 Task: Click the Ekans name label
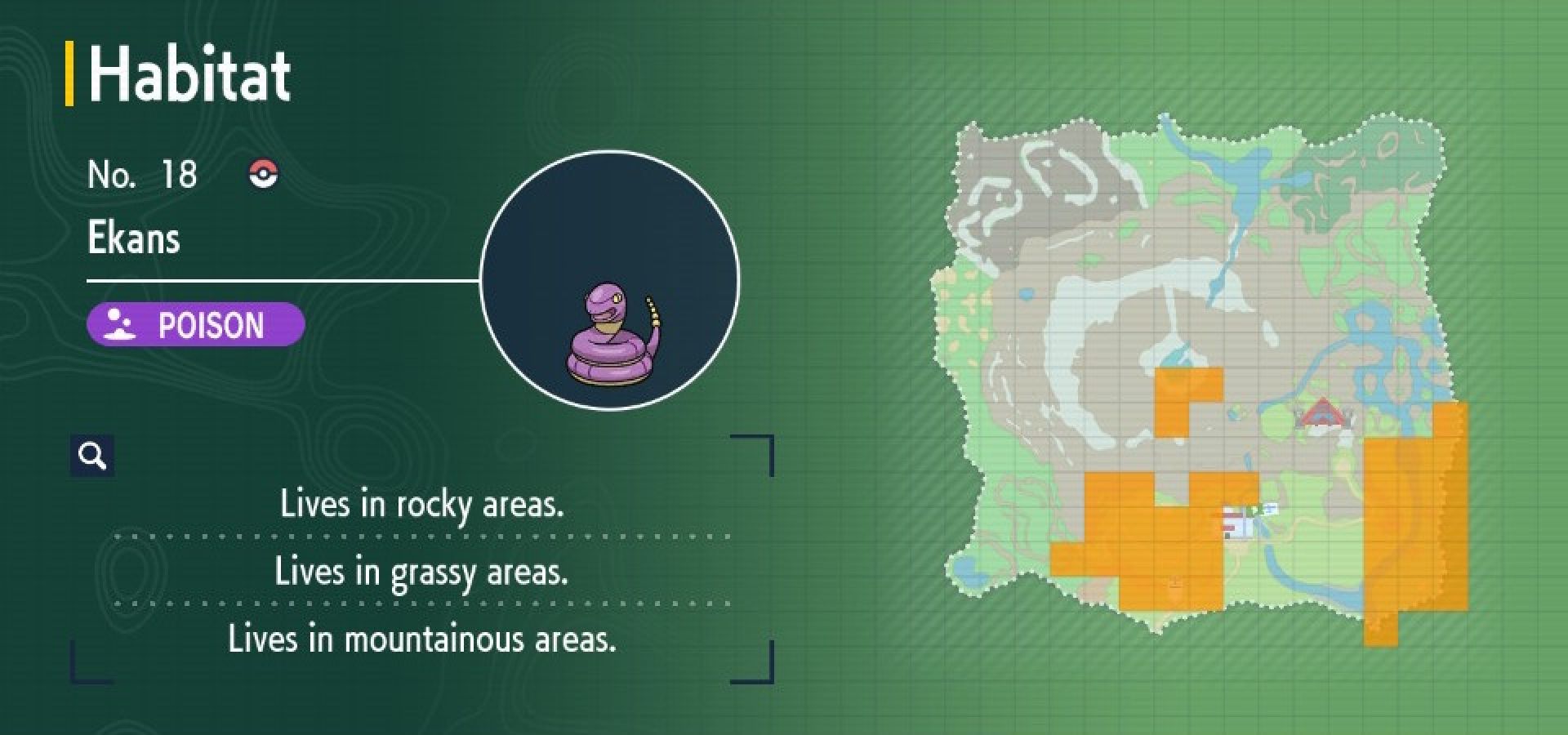(x=134, y=239)
